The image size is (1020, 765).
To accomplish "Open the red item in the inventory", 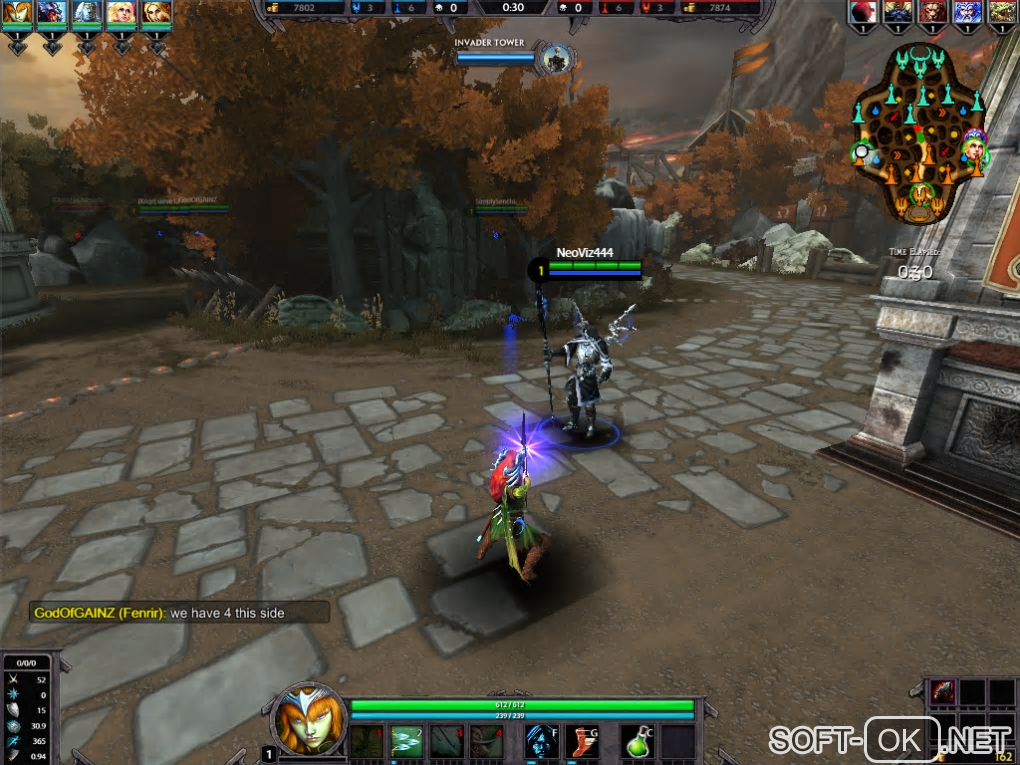I will [944, 692].
